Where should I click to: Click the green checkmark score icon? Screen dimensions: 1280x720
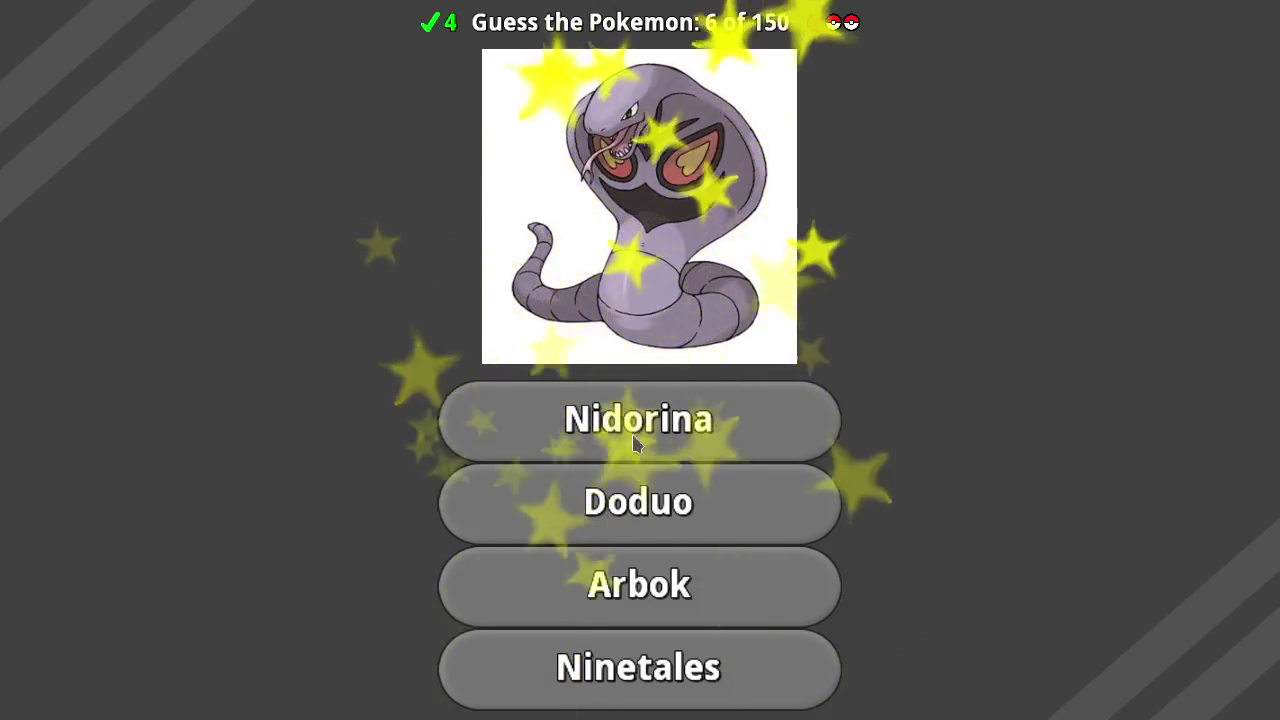coord(430,22)
